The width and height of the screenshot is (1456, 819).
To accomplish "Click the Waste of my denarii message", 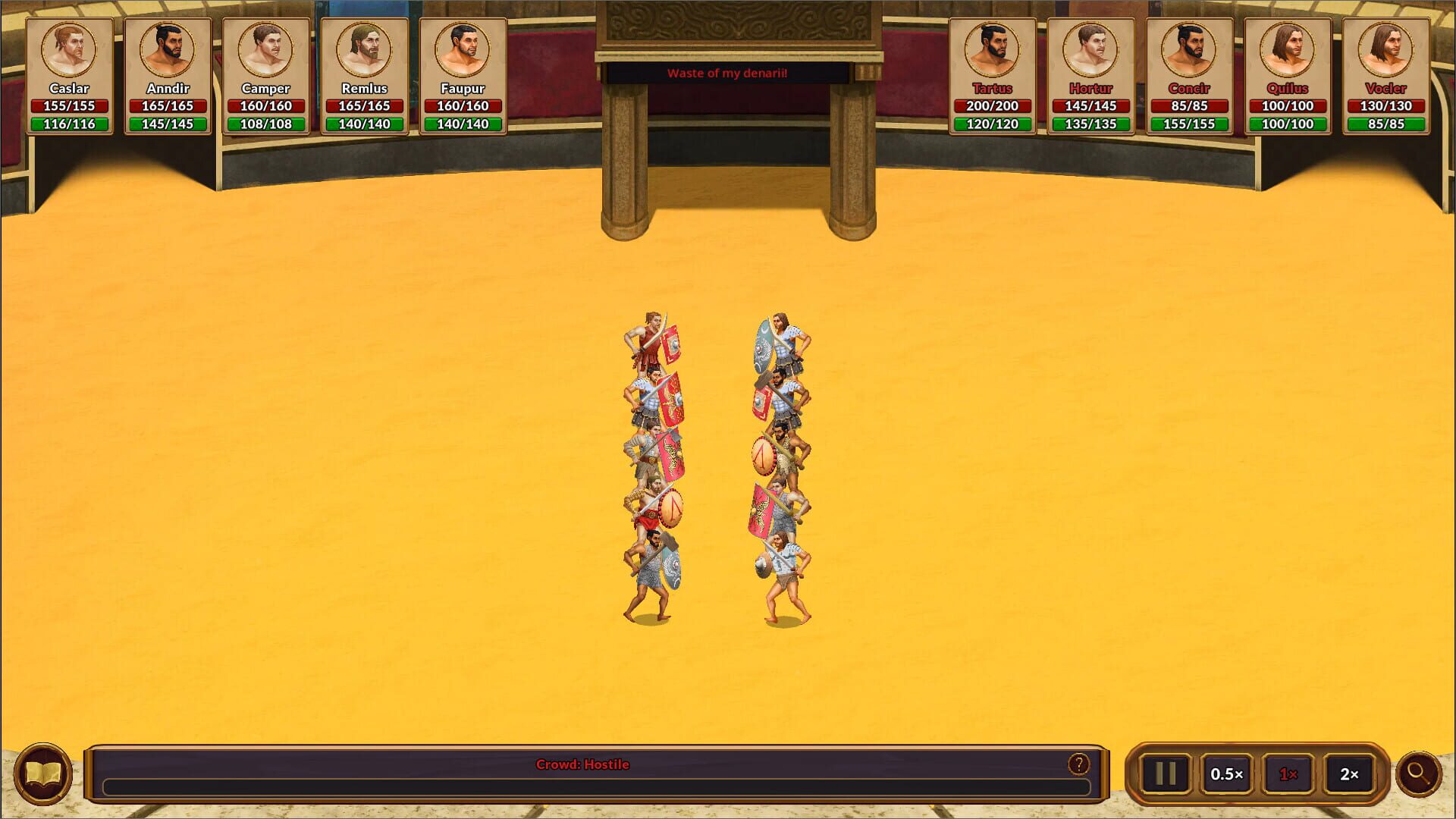I will coord(727,74).
